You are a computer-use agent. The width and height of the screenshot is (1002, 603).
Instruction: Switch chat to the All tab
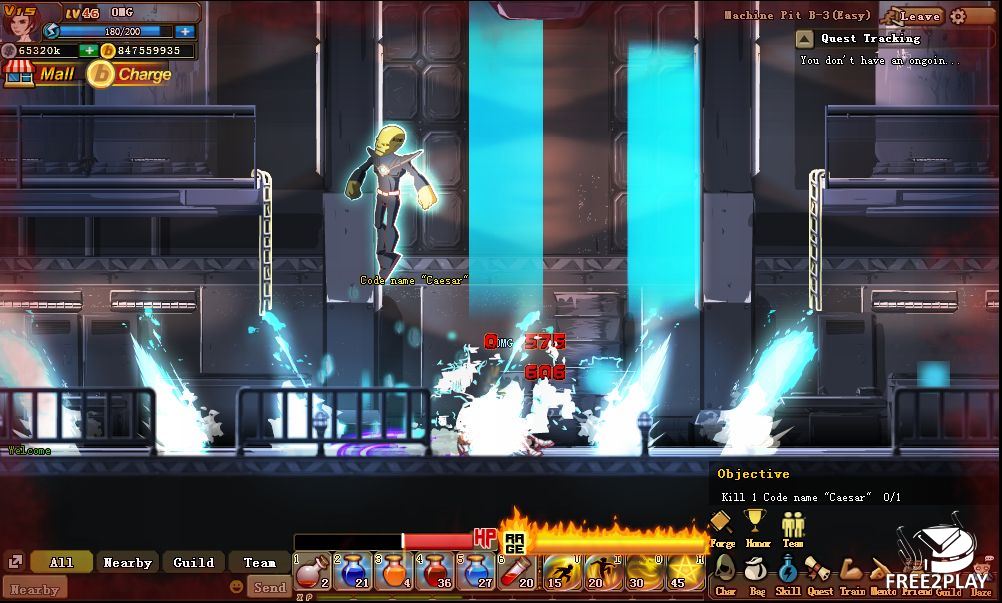coord(61,562)
